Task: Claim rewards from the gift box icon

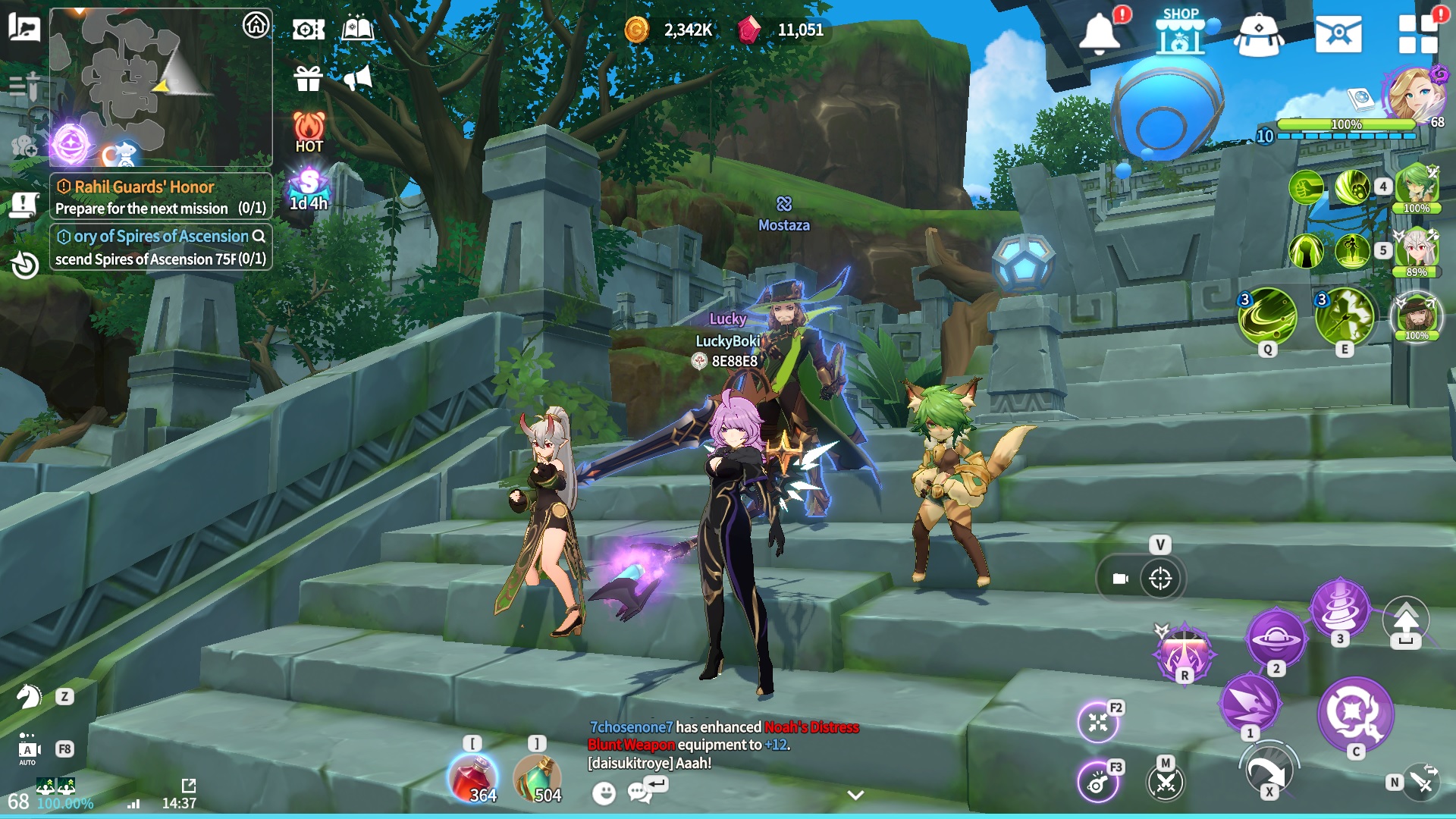Action: pos(309,77)
